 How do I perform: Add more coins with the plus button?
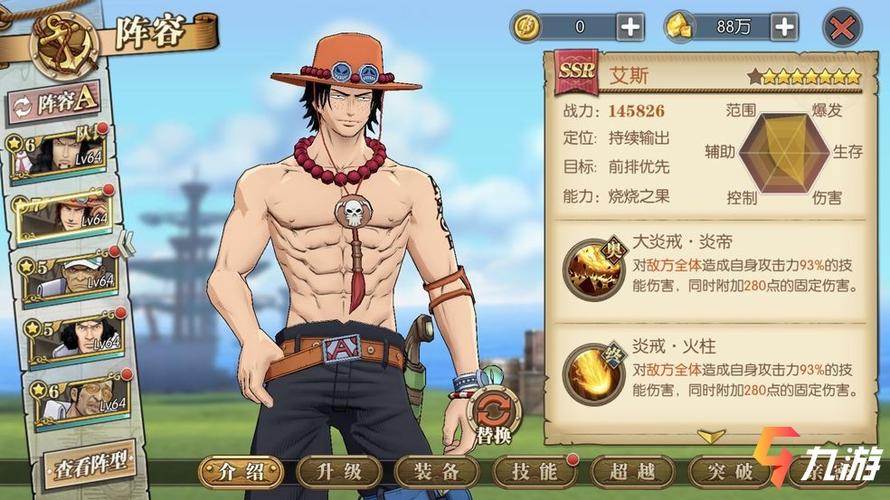630,27
